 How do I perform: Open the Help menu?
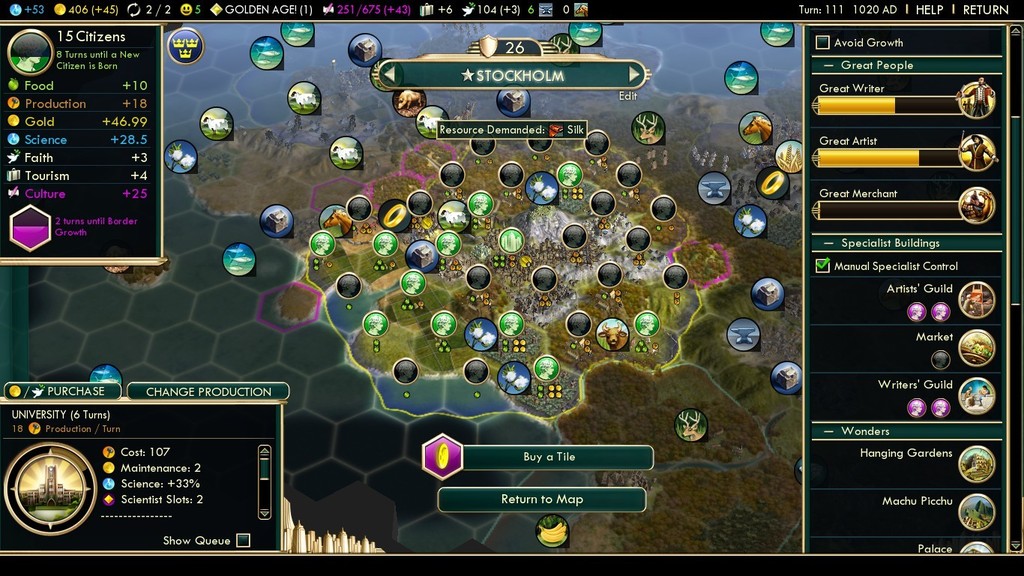929,9
